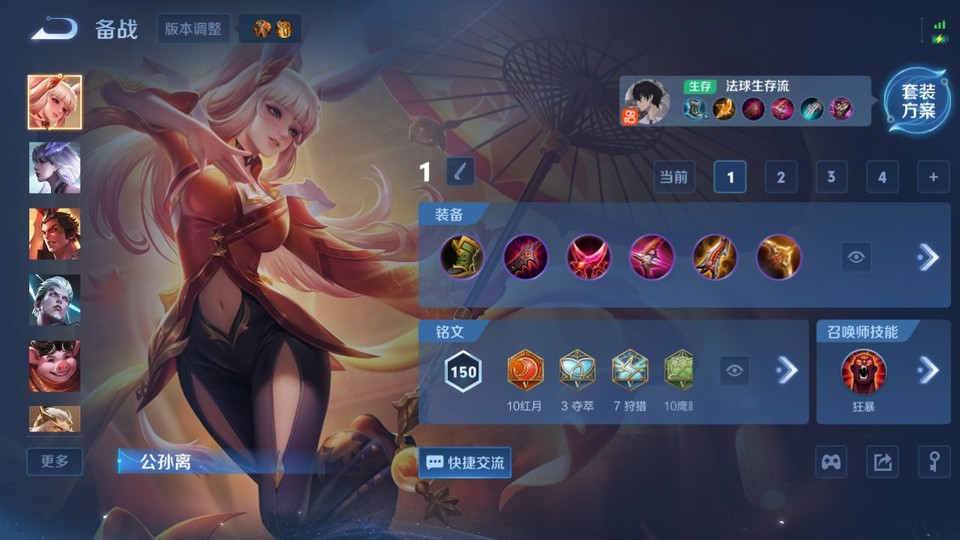Viewport: 960px width, 540px height.
Task: Select the 公孙离 hero portrait
Action: point(55,102)
